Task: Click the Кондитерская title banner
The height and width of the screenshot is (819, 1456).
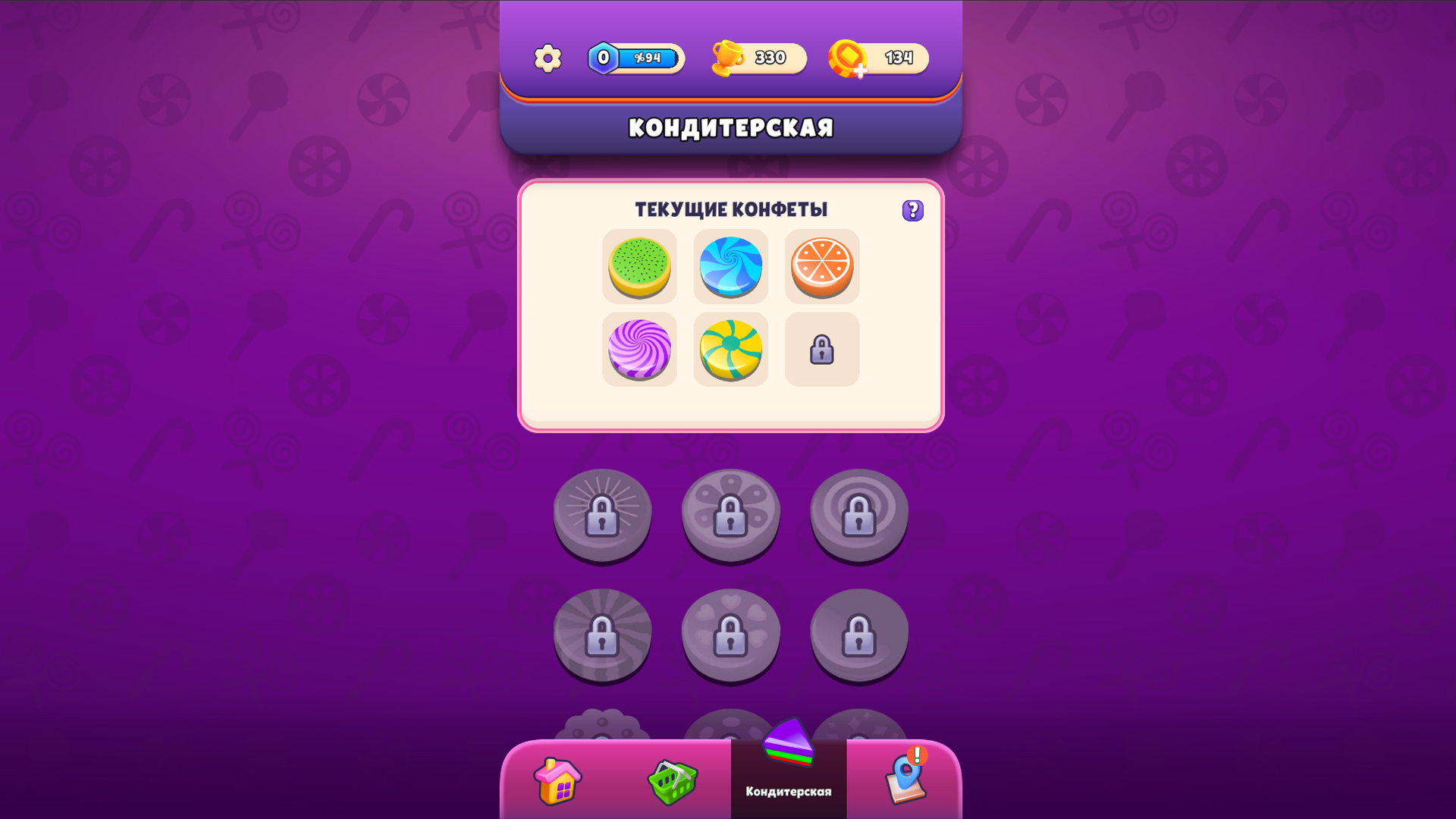Action: click(x=730, y=127)
